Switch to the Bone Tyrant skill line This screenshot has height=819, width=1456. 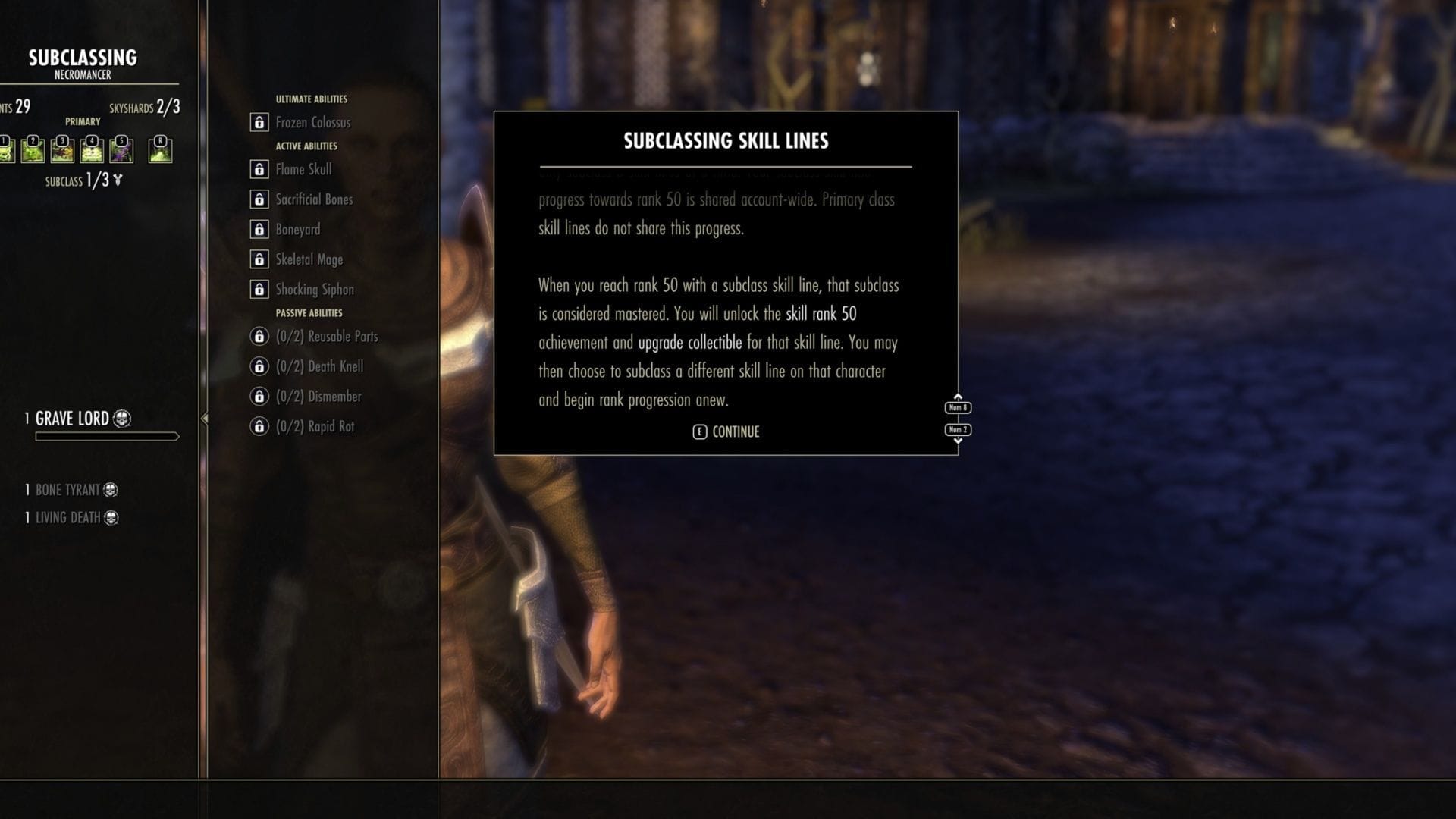coord(68,490)
